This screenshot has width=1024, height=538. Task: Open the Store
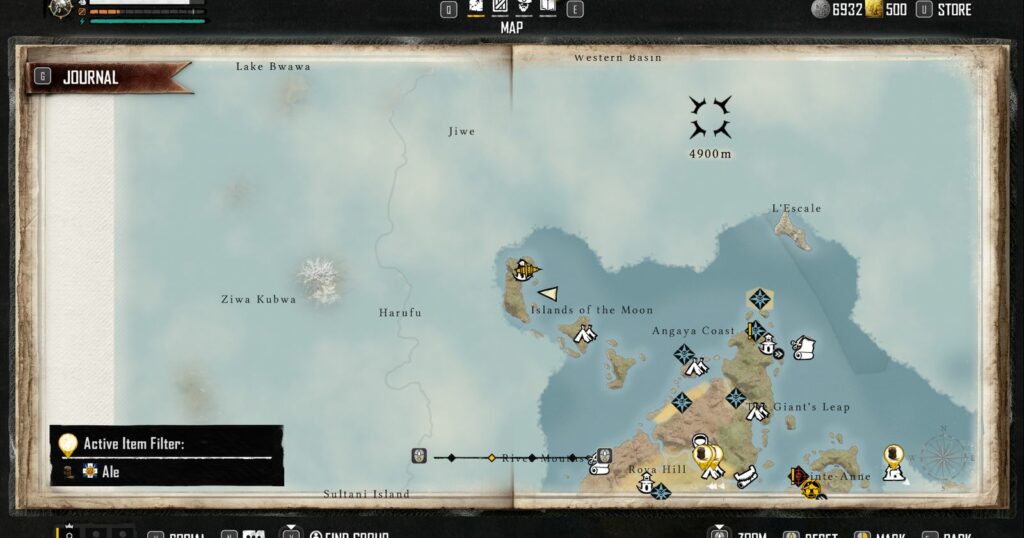(x=954, y=10)
